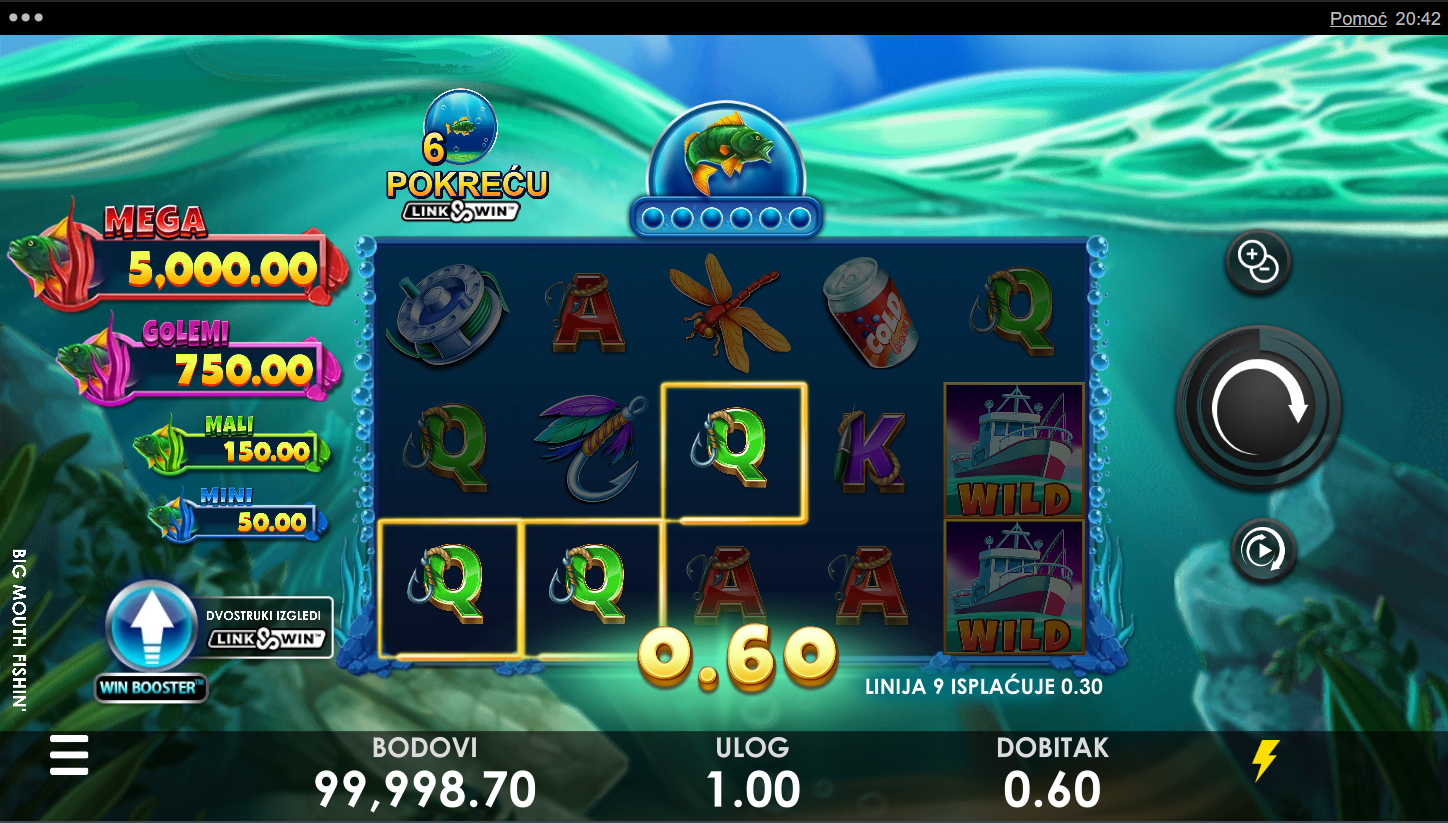Spin the reels with the big arrow button

1258,408
